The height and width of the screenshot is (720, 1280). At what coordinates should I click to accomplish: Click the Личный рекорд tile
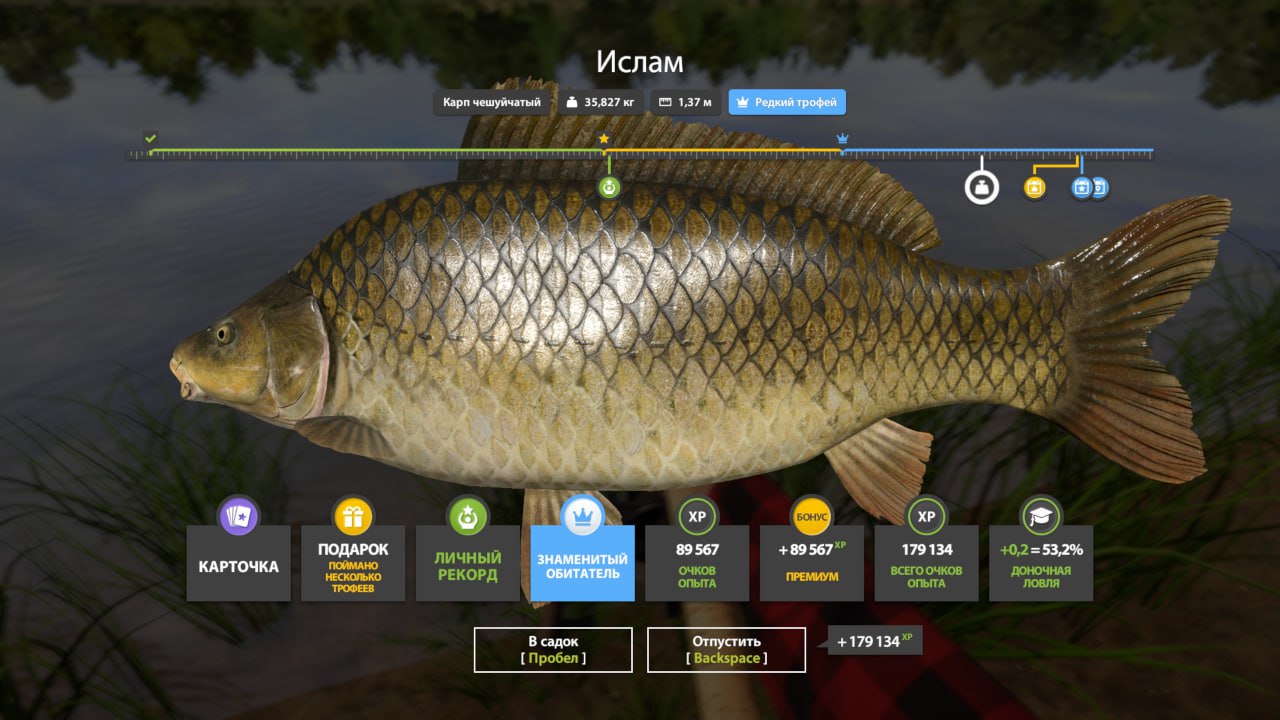(467, 564)
